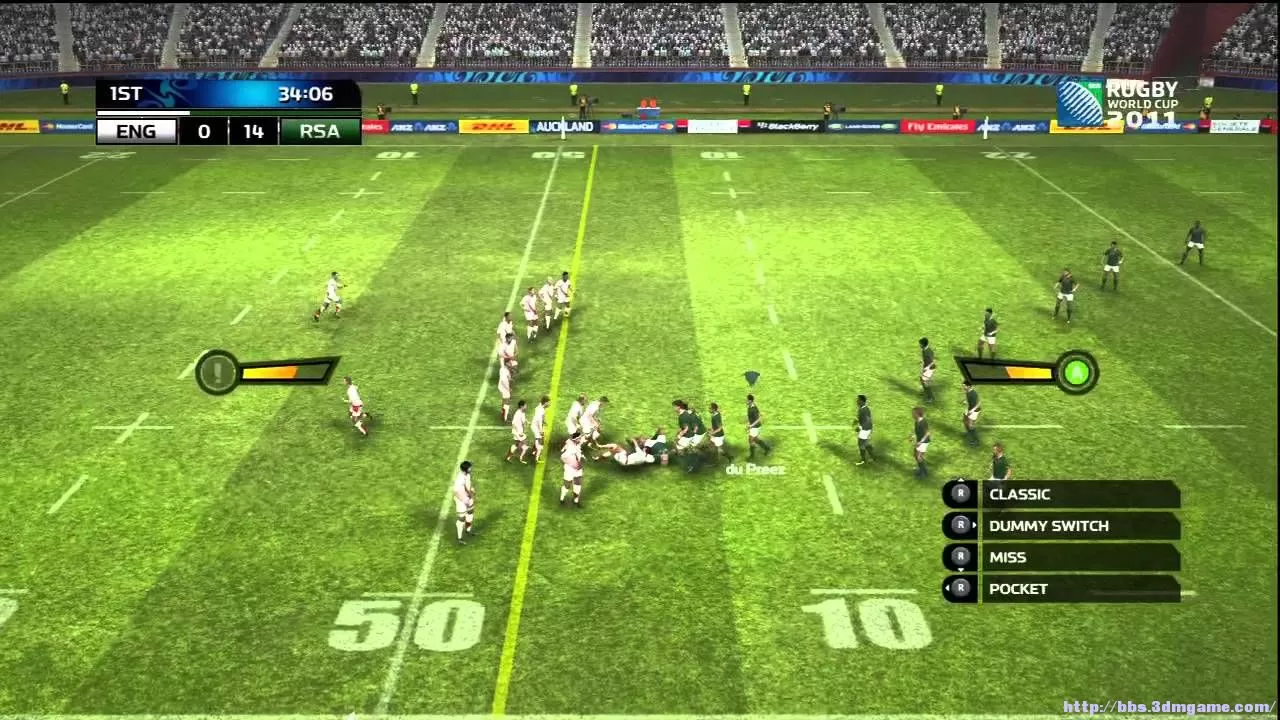Click the exclamation icon on left gauge
Screen dimensions: 1280x720
pos(217,373)
